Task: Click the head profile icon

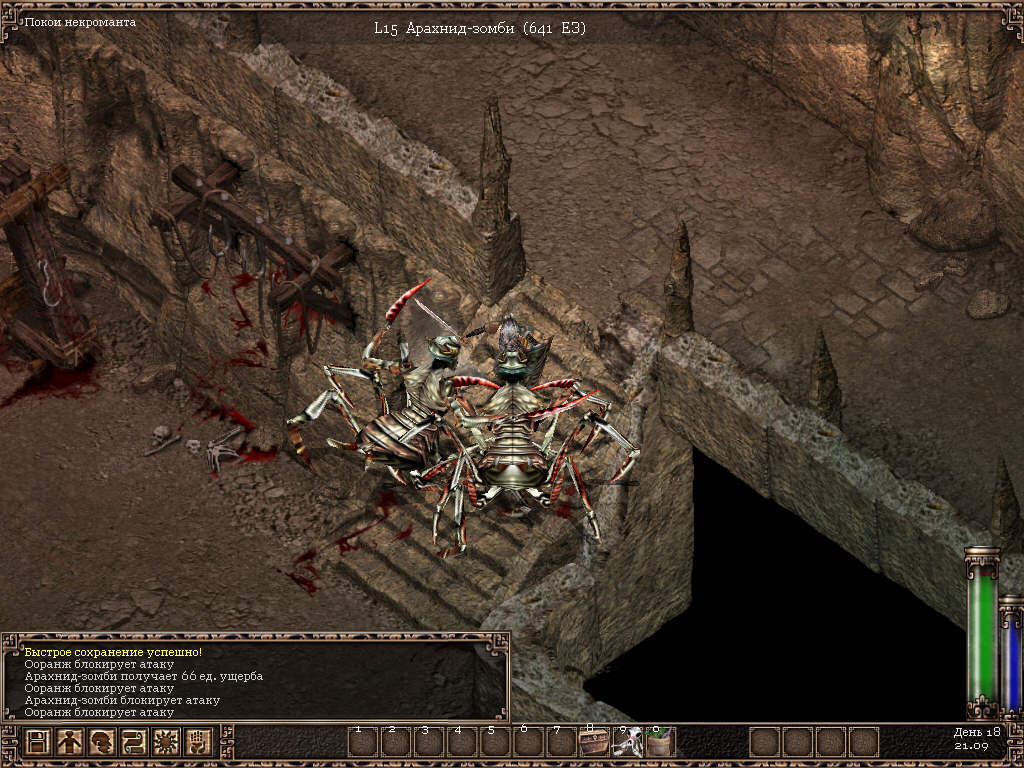Action: tap(101, 743)
